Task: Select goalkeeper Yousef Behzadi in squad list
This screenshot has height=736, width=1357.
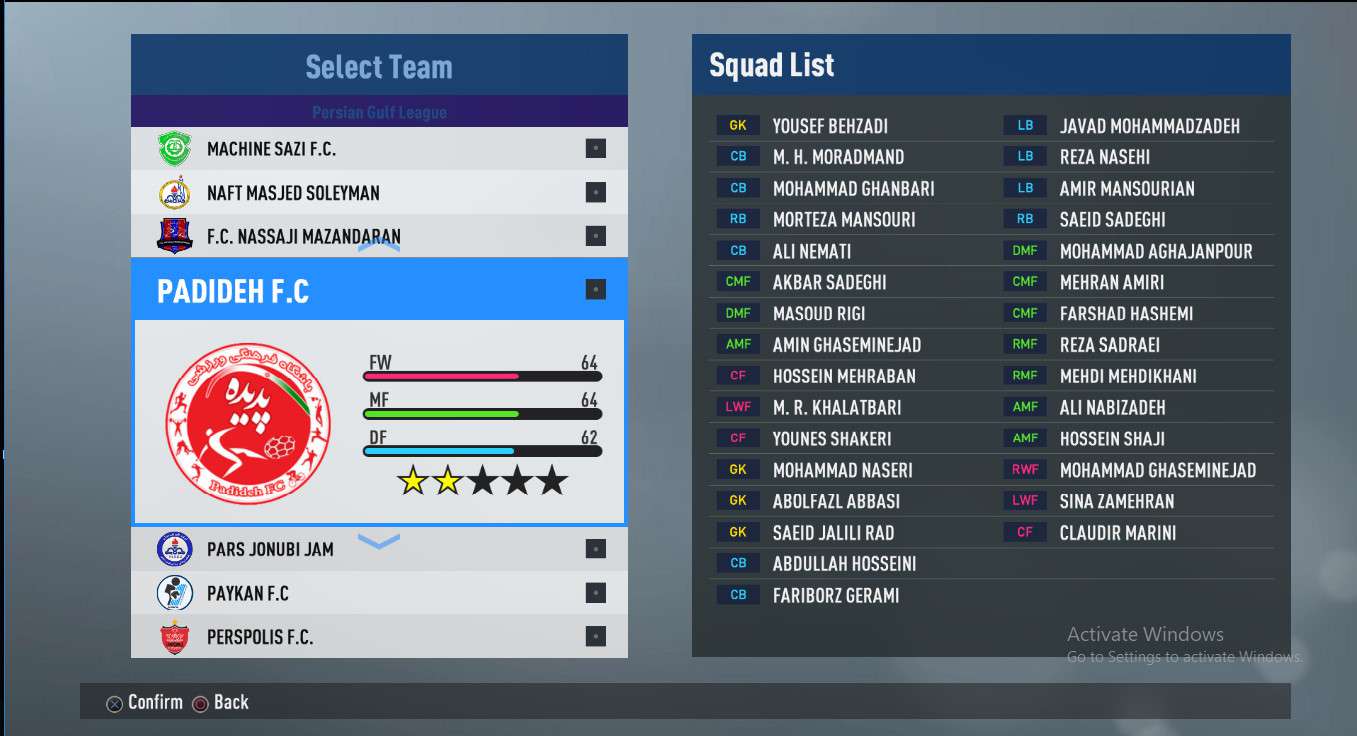Action: [830, 126]
